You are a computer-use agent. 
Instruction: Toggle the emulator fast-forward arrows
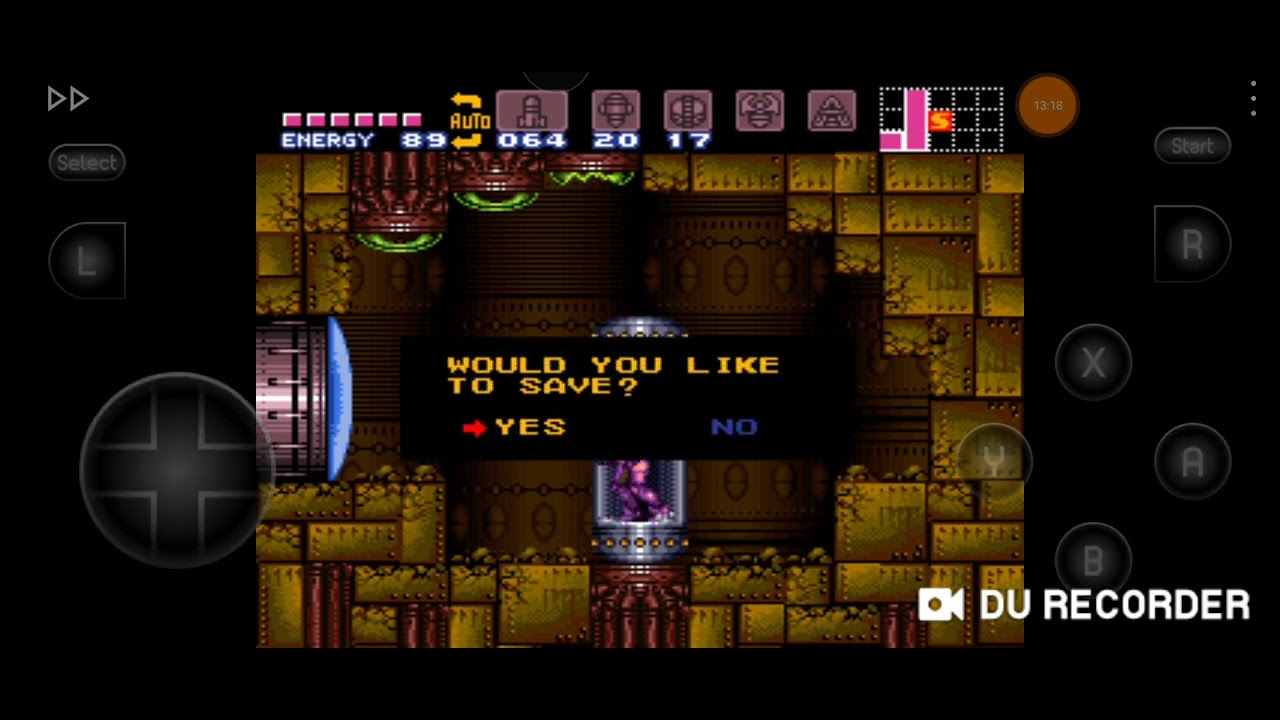pyautogui.click(x=68, y=98)
